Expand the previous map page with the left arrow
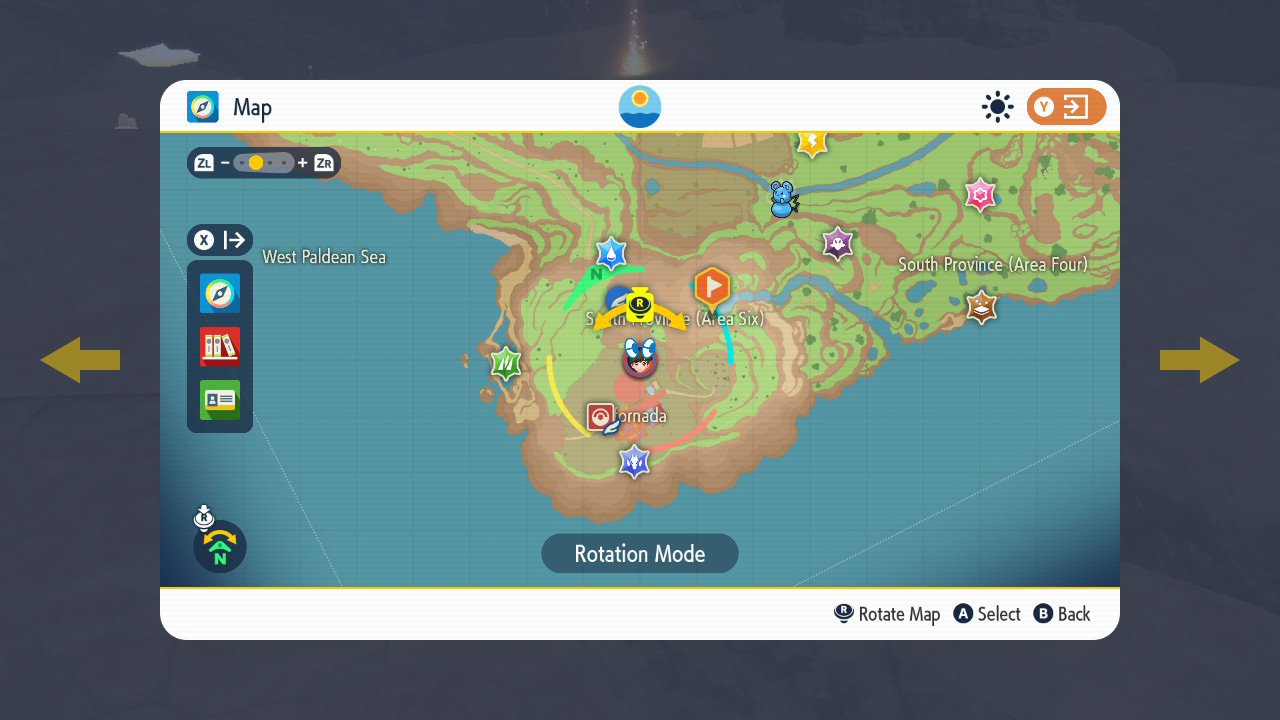The height and width of the screenshot is (720, 1280). 81,360
